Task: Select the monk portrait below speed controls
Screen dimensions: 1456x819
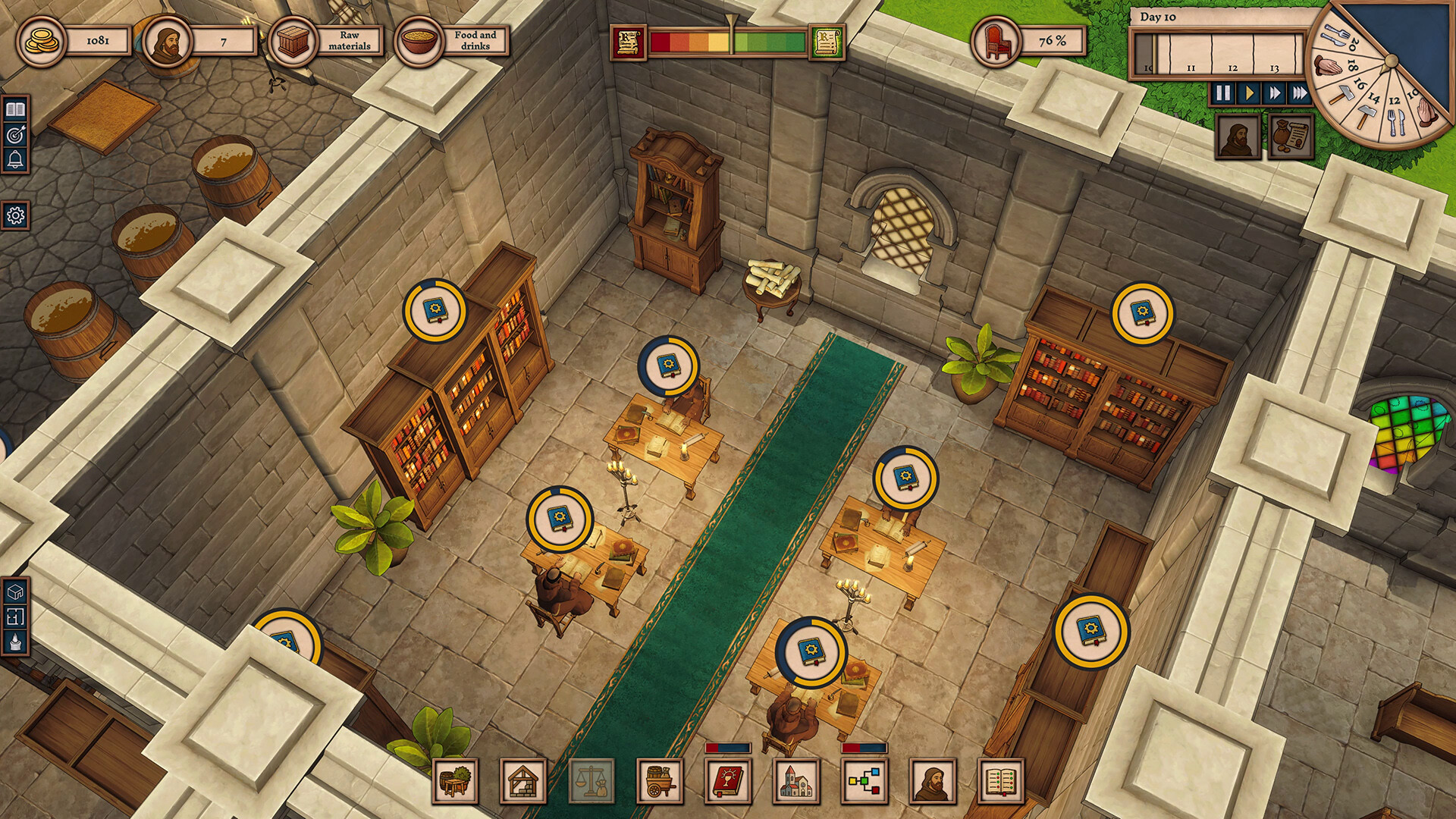Action: pos(1238,136)
